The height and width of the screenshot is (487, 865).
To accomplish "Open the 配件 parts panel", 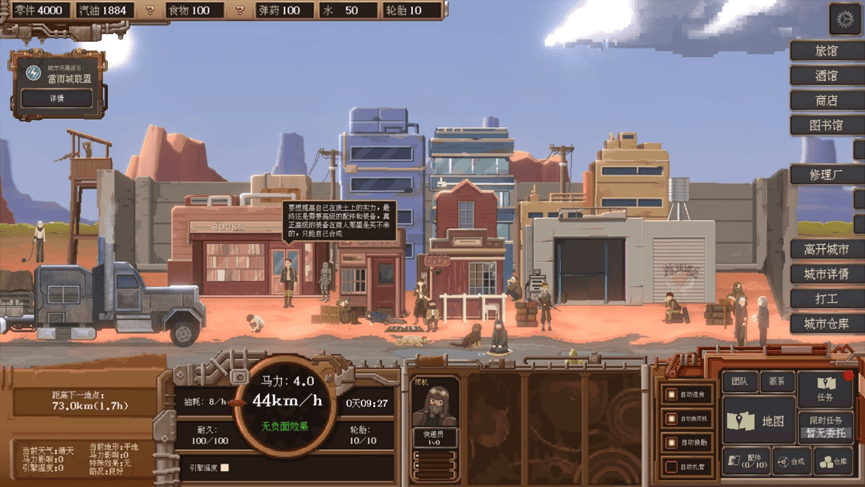I will (745, 461).
